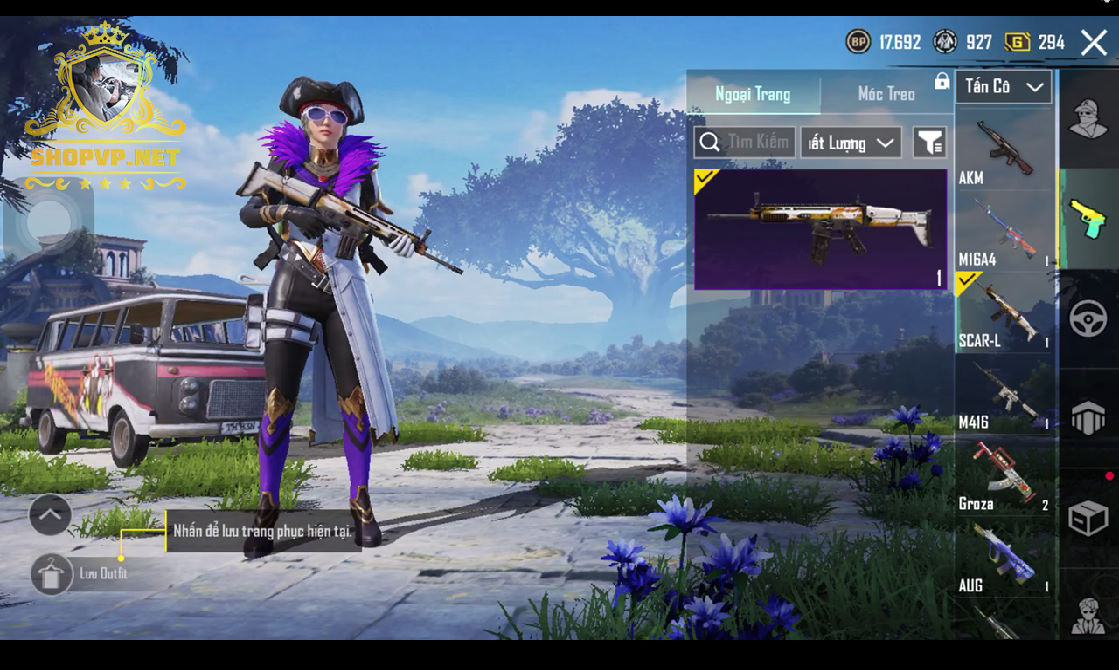Open the character outfit category icon
Screen dimensions: 1119x670
(1088, 119)
